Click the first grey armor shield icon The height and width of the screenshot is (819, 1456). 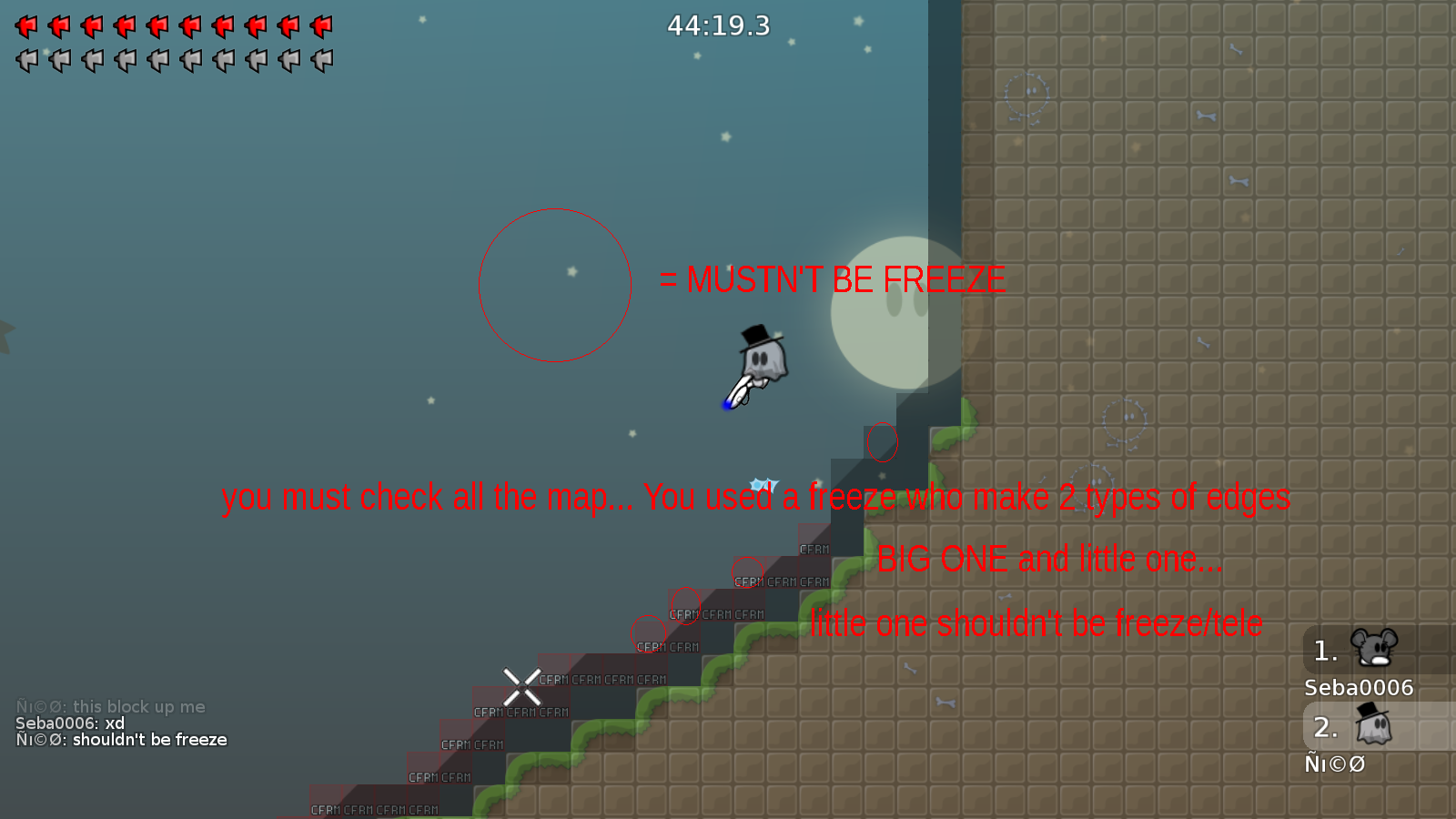pyautogui.click(x=27, y=62)
